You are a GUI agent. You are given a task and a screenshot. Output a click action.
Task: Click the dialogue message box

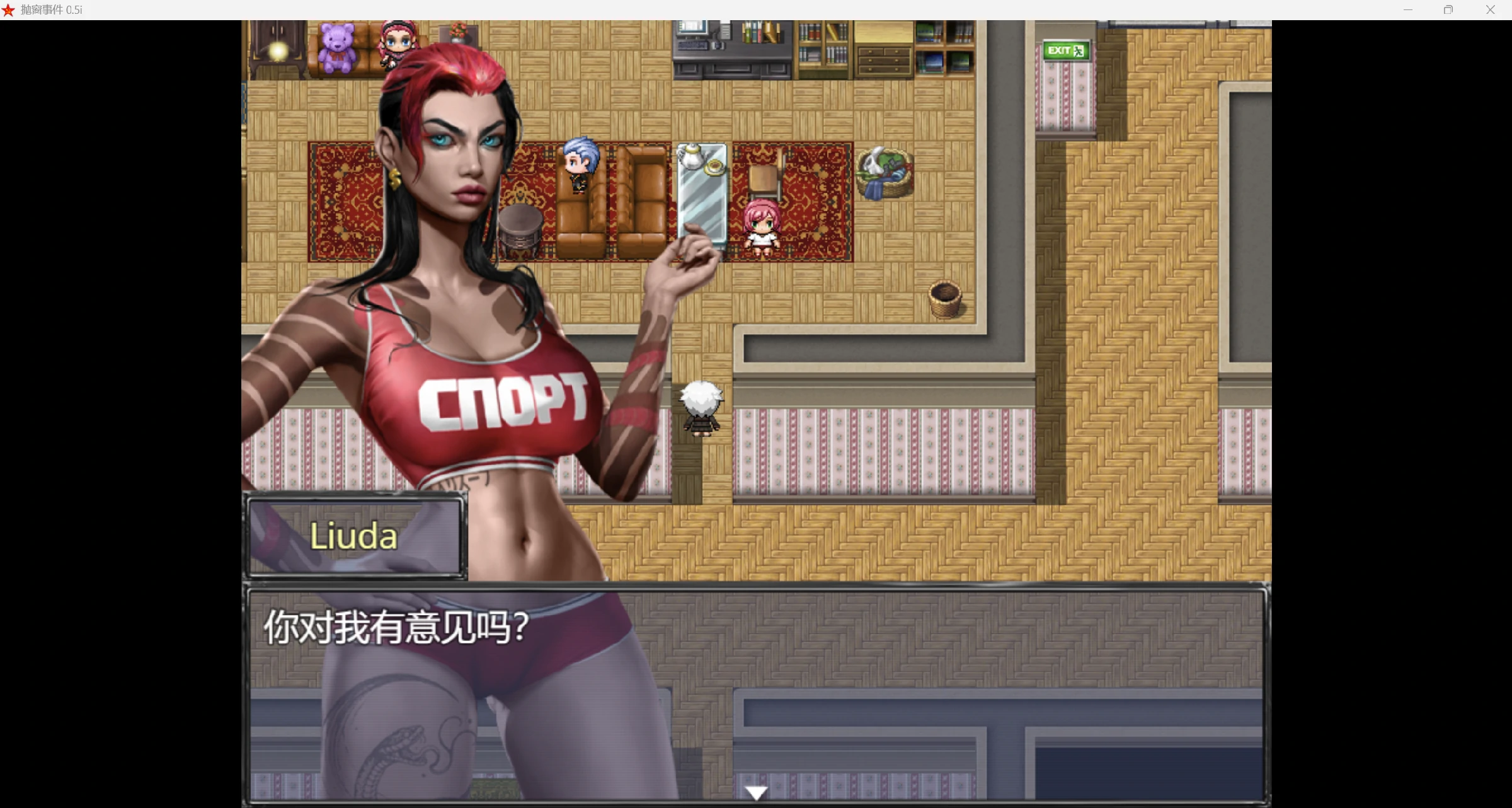pos(756,693)
